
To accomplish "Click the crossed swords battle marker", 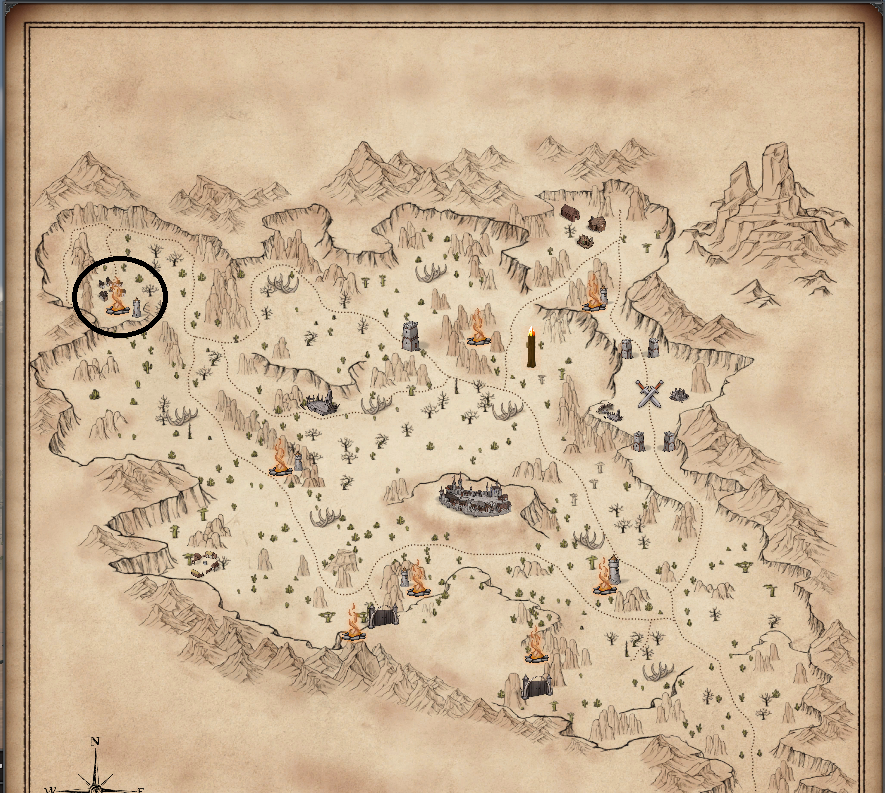I will coord(650,394).
